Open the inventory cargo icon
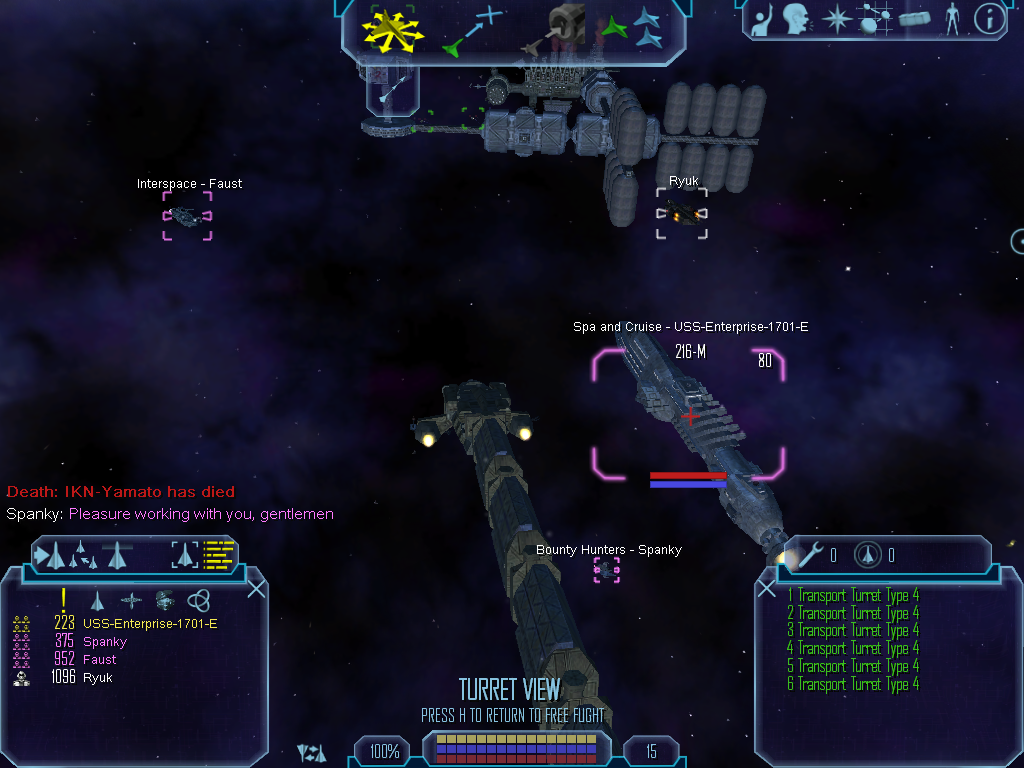 (915, 18)
